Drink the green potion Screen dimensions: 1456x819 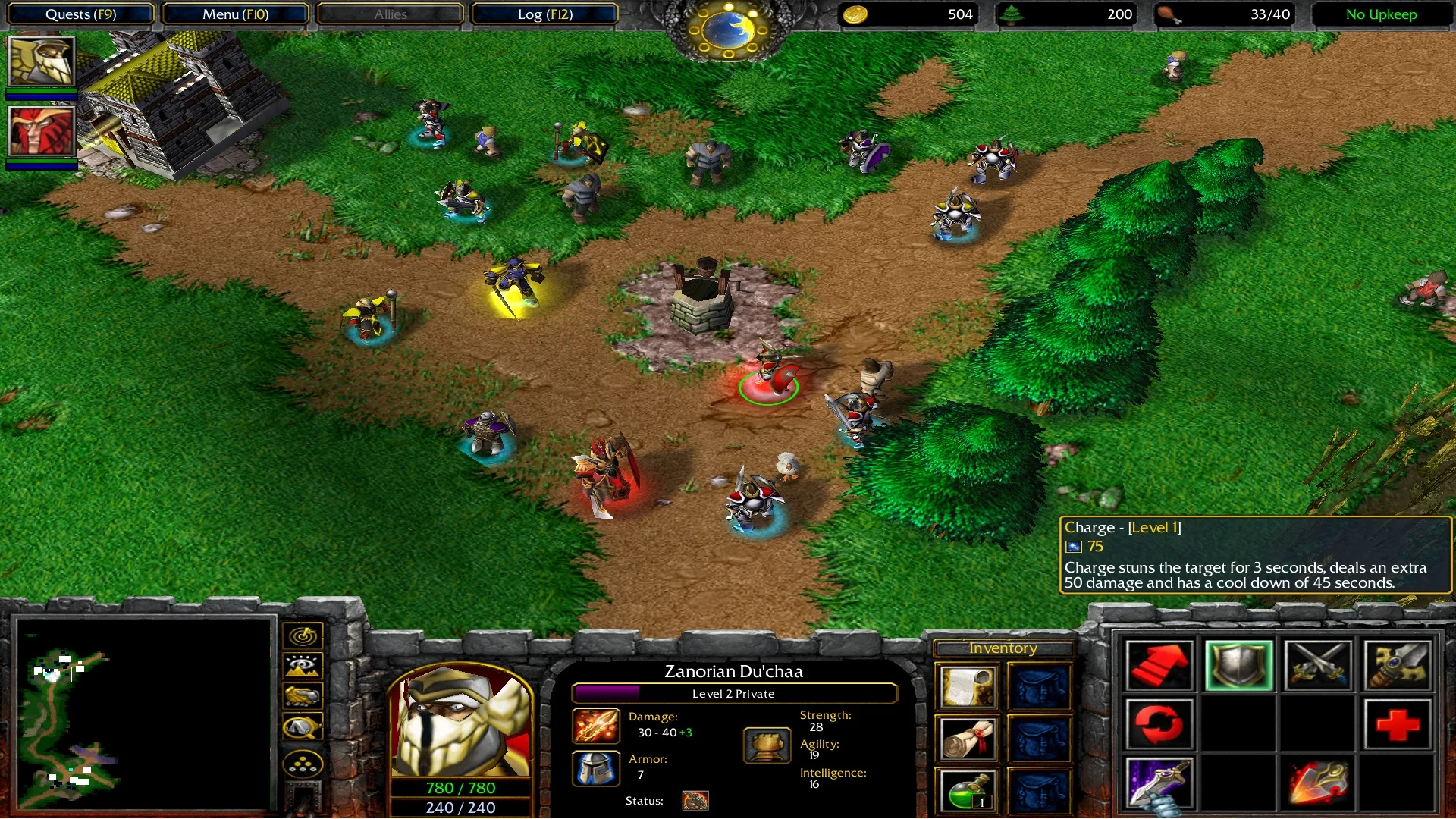[x=967, y=792]
